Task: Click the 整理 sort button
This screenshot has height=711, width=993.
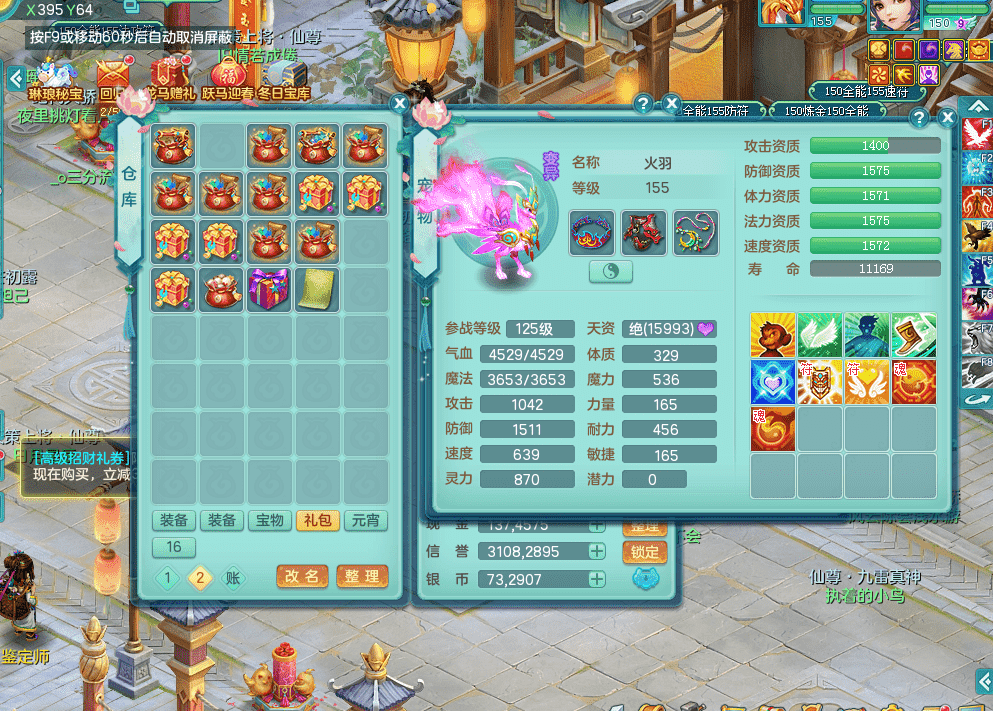Action: pyautogui.click(x=362, y=577)
